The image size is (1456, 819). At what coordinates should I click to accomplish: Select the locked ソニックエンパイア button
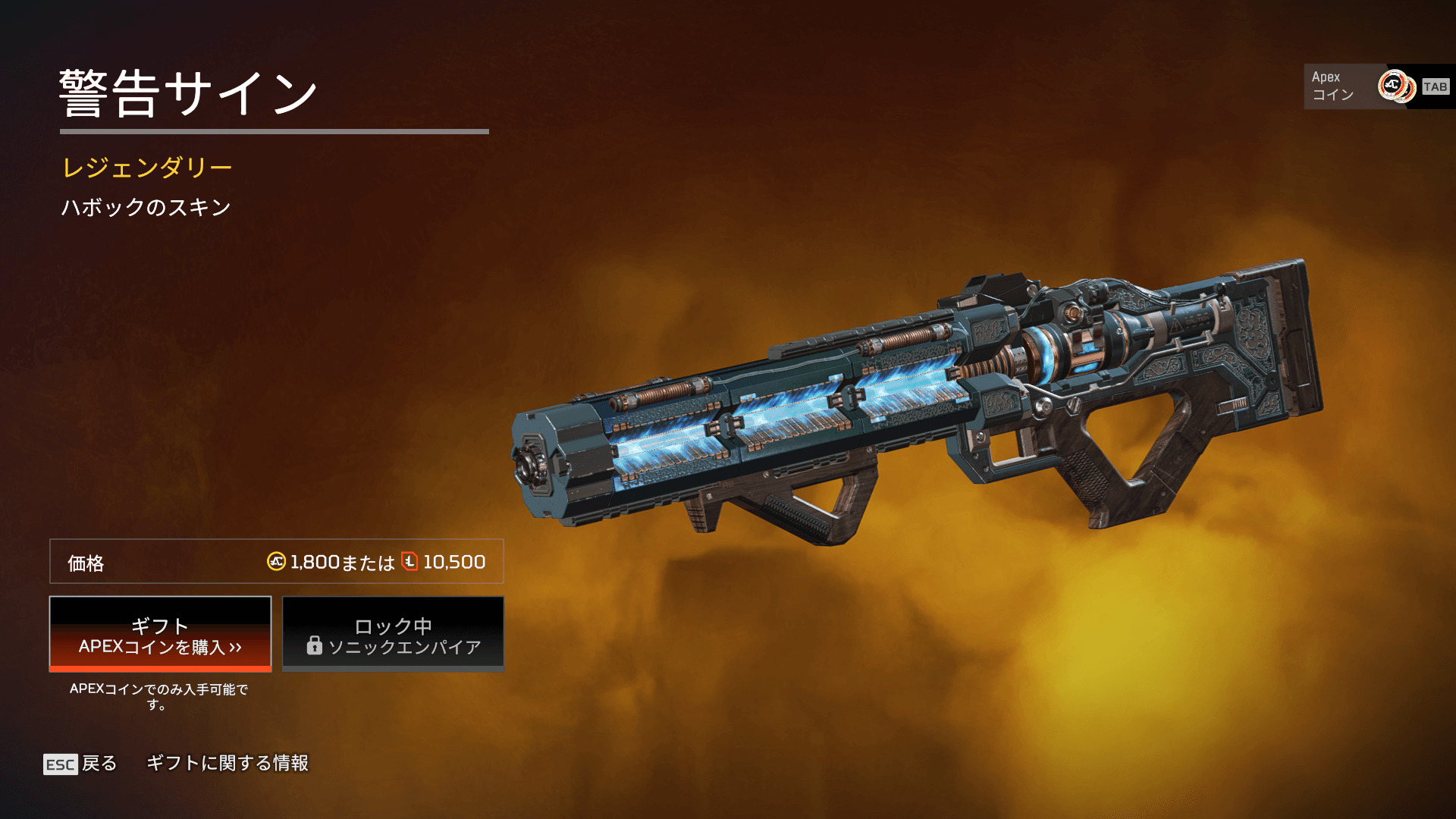(x=393, y=635)
